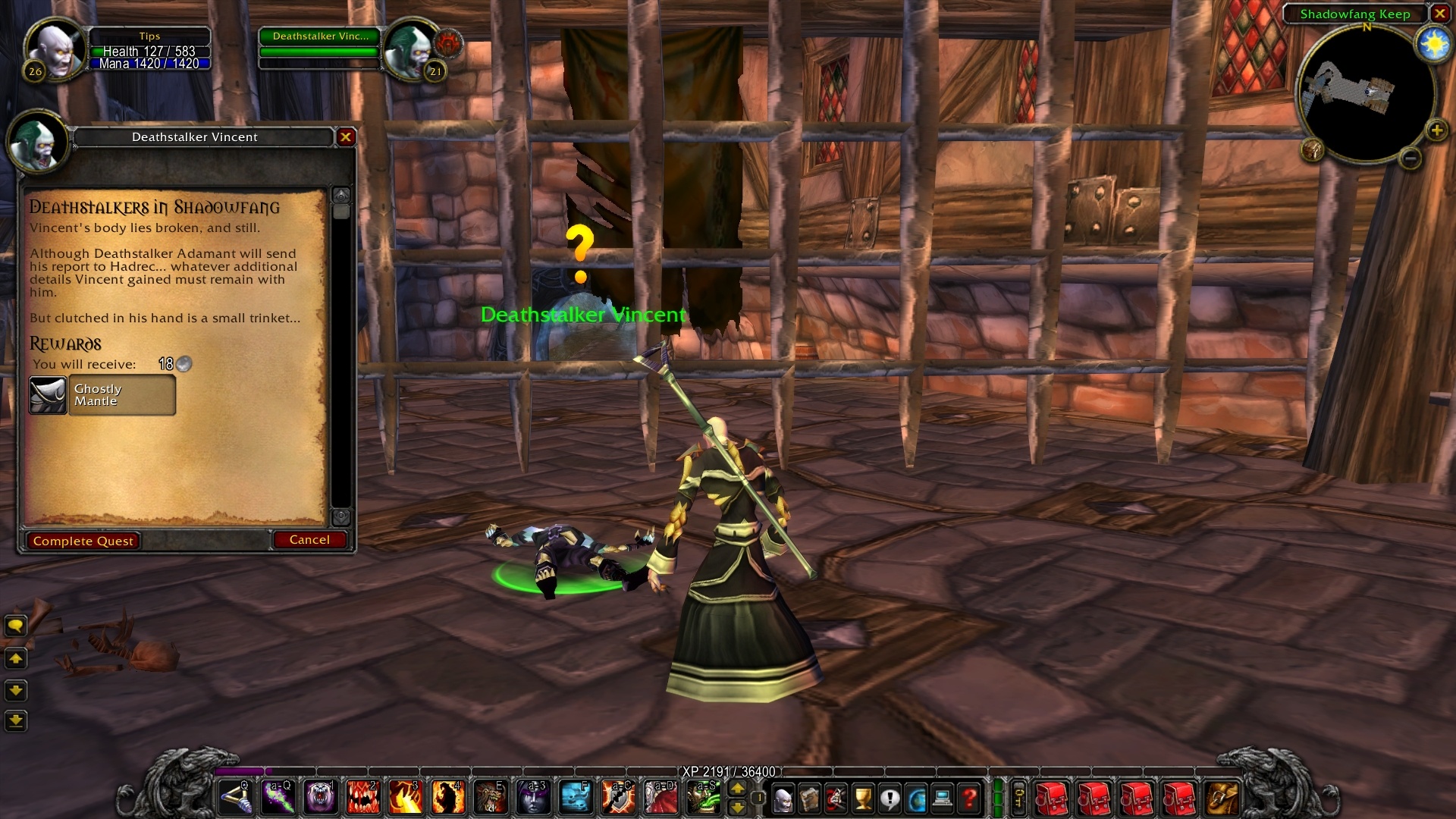Open the Keyring

coord(1019,798)
